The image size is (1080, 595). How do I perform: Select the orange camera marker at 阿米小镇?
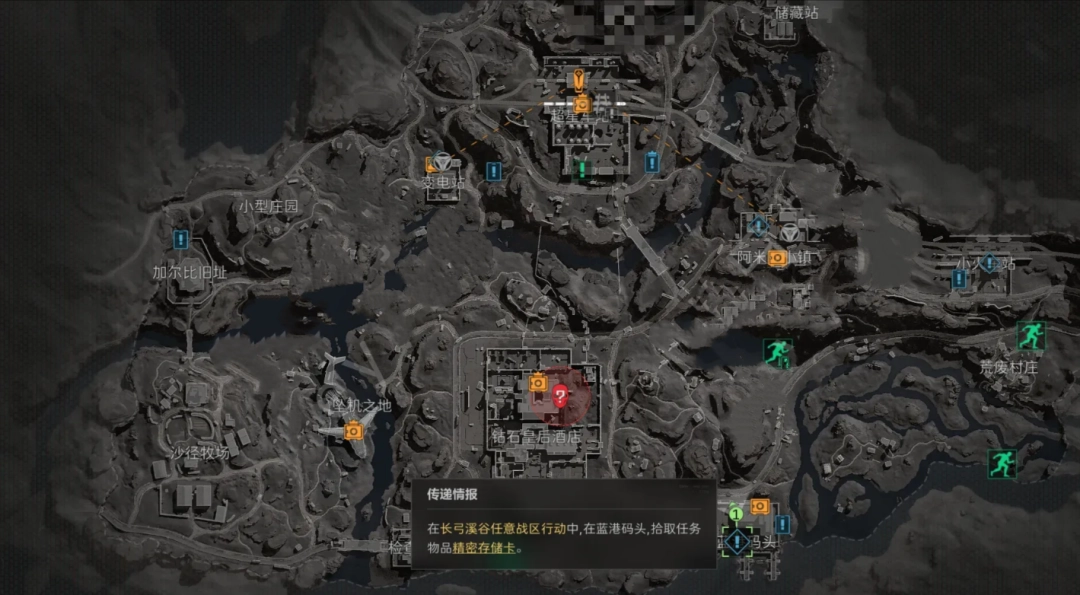pyautogui.click(x=777, y=258)
